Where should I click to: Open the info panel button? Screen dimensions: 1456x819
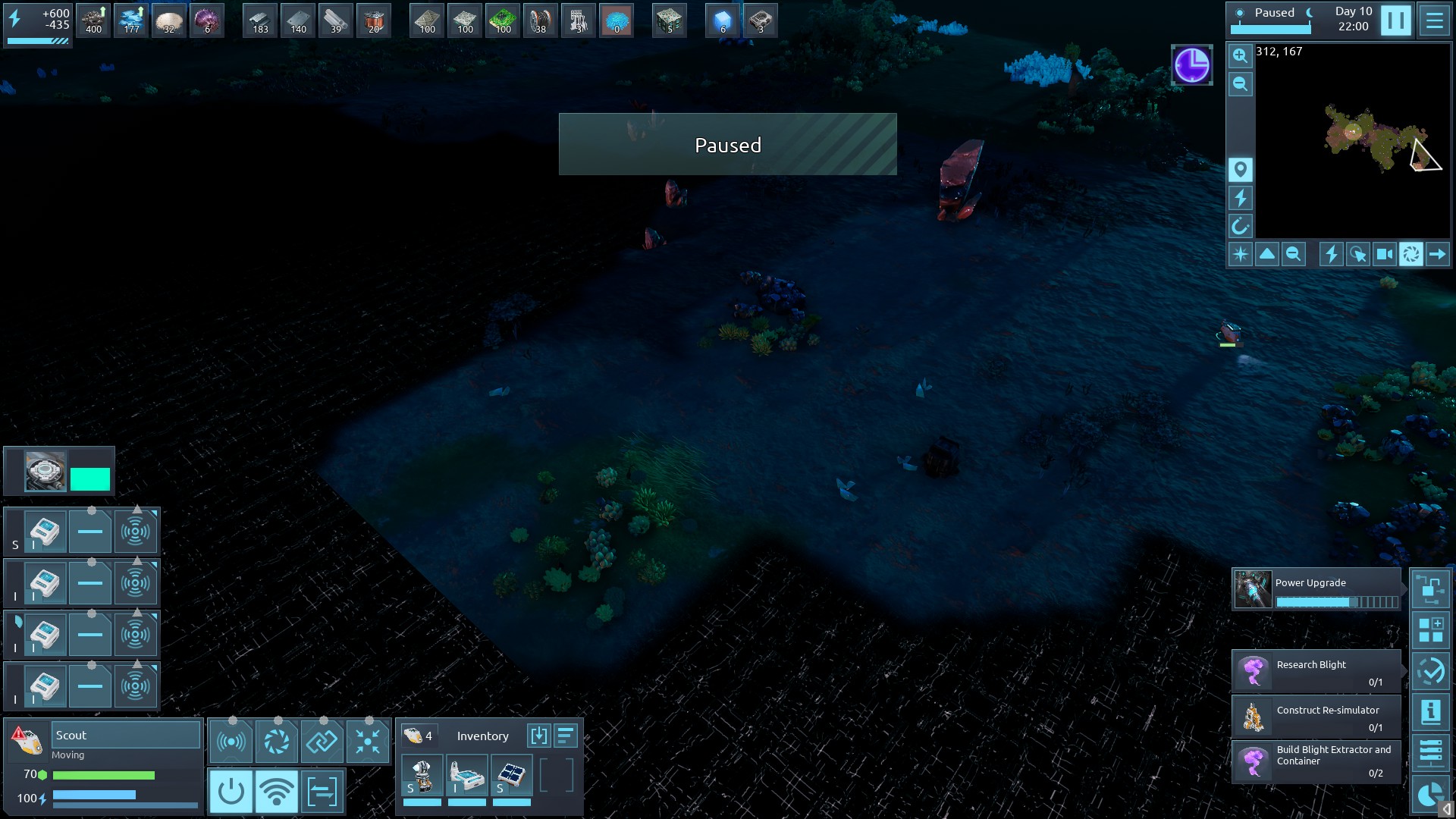(x=1430, y=711)
